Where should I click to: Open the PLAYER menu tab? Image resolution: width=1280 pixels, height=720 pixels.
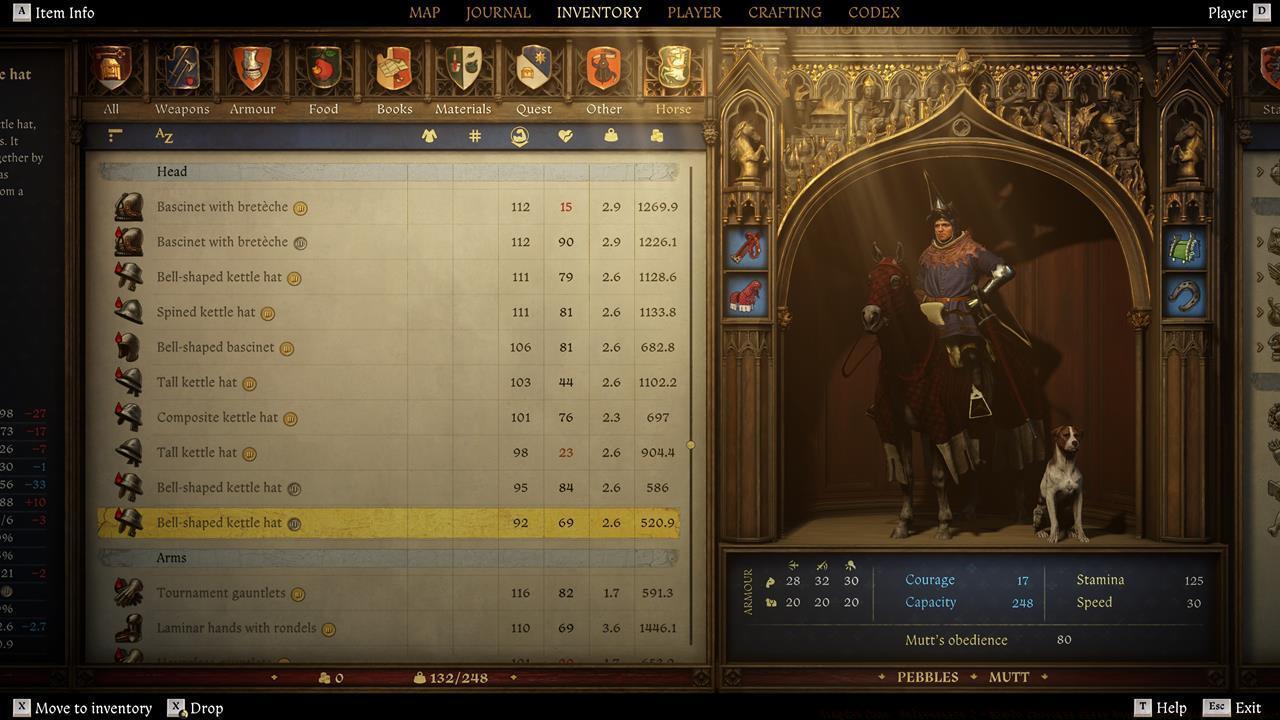[x=693, y=12]
